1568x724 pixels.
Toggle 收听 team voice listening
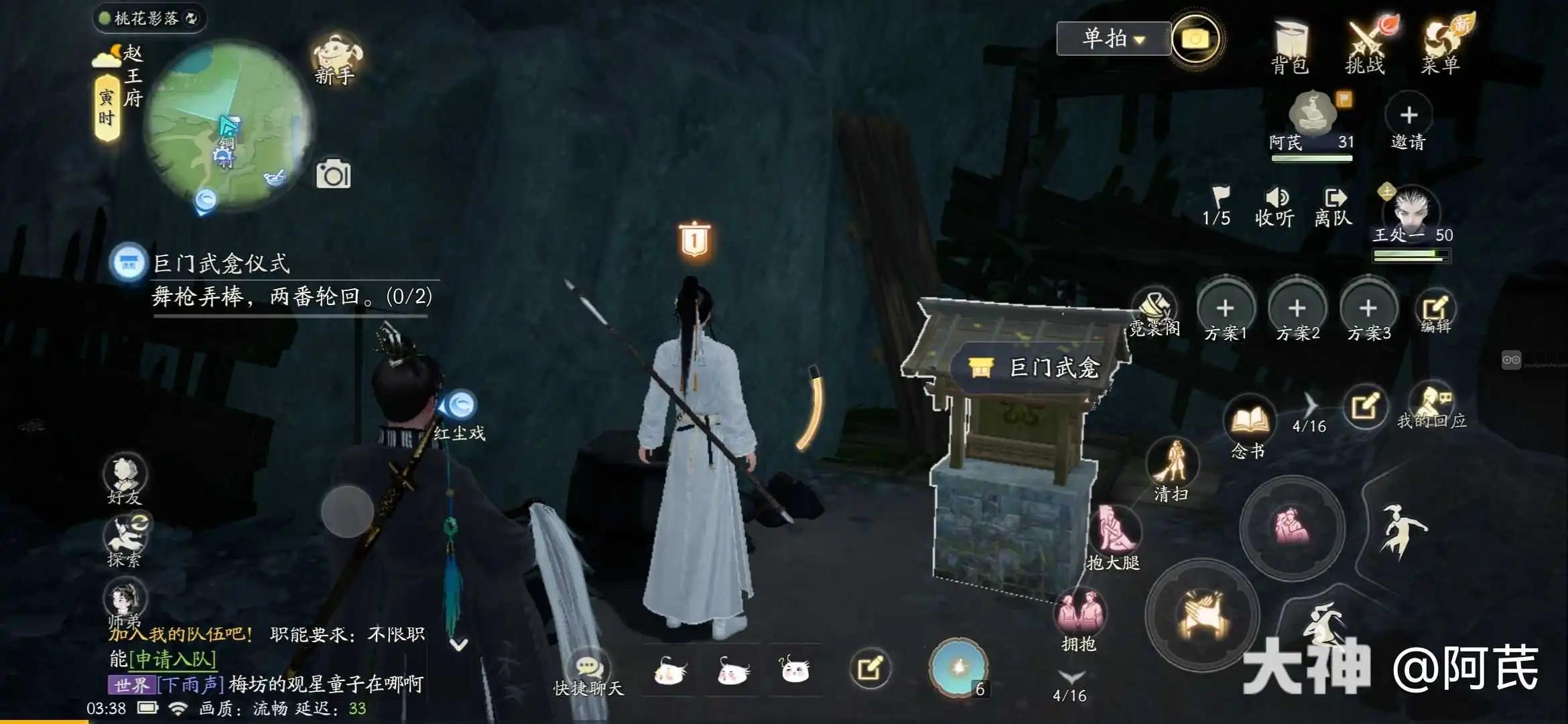pos(1275,206)
